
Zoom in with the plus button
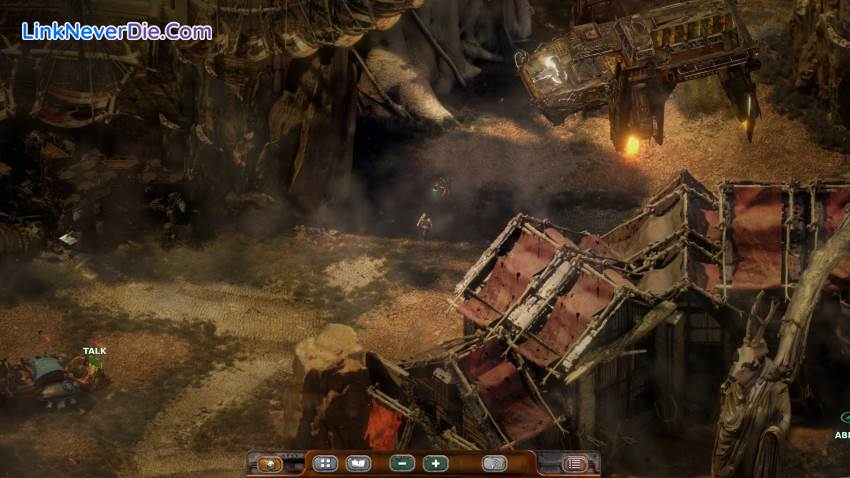click(435, 464)
